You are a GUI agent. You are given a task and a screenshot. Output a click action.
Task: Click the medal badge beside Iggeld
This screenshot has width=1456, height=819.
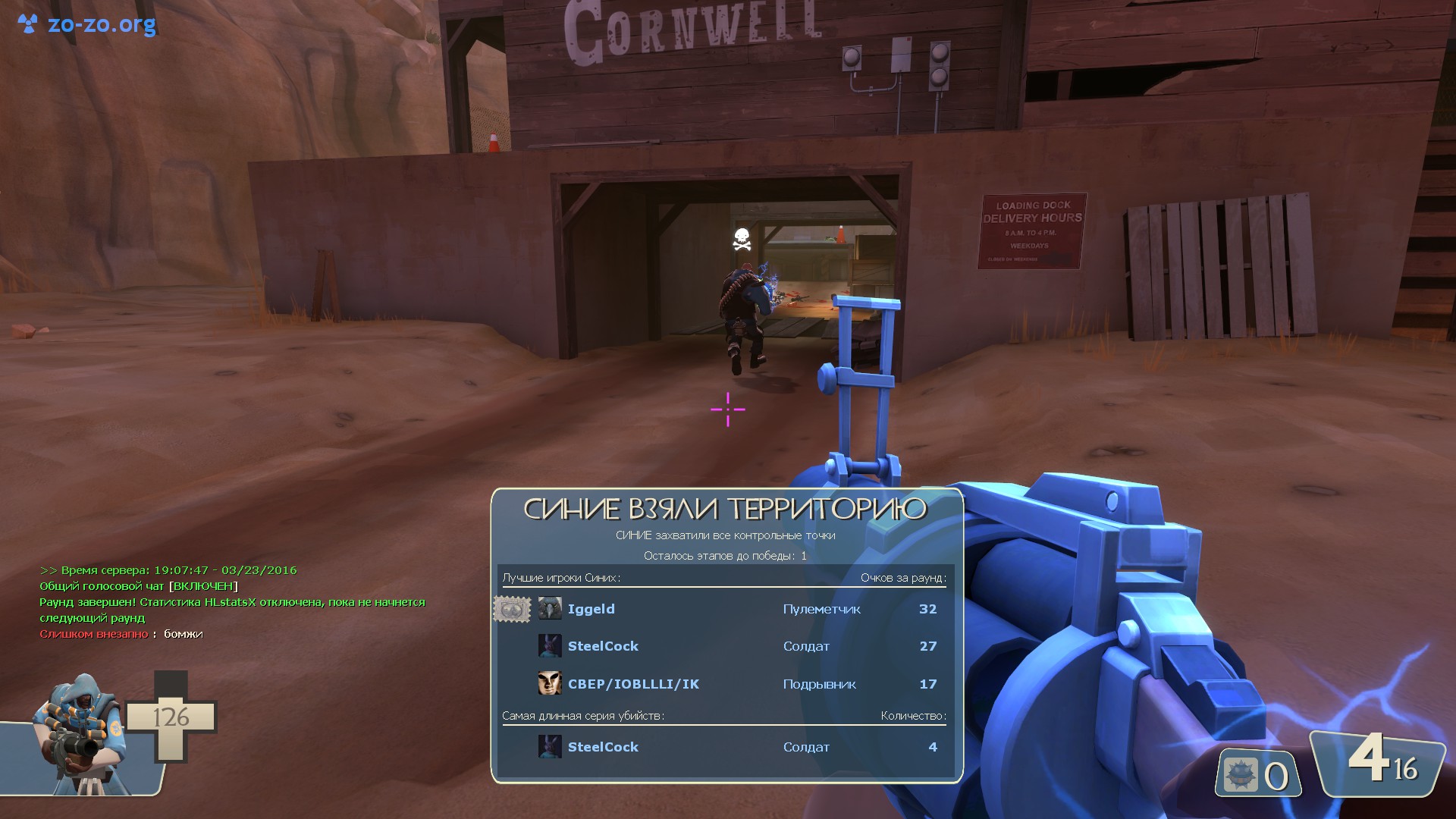point(512,609)
